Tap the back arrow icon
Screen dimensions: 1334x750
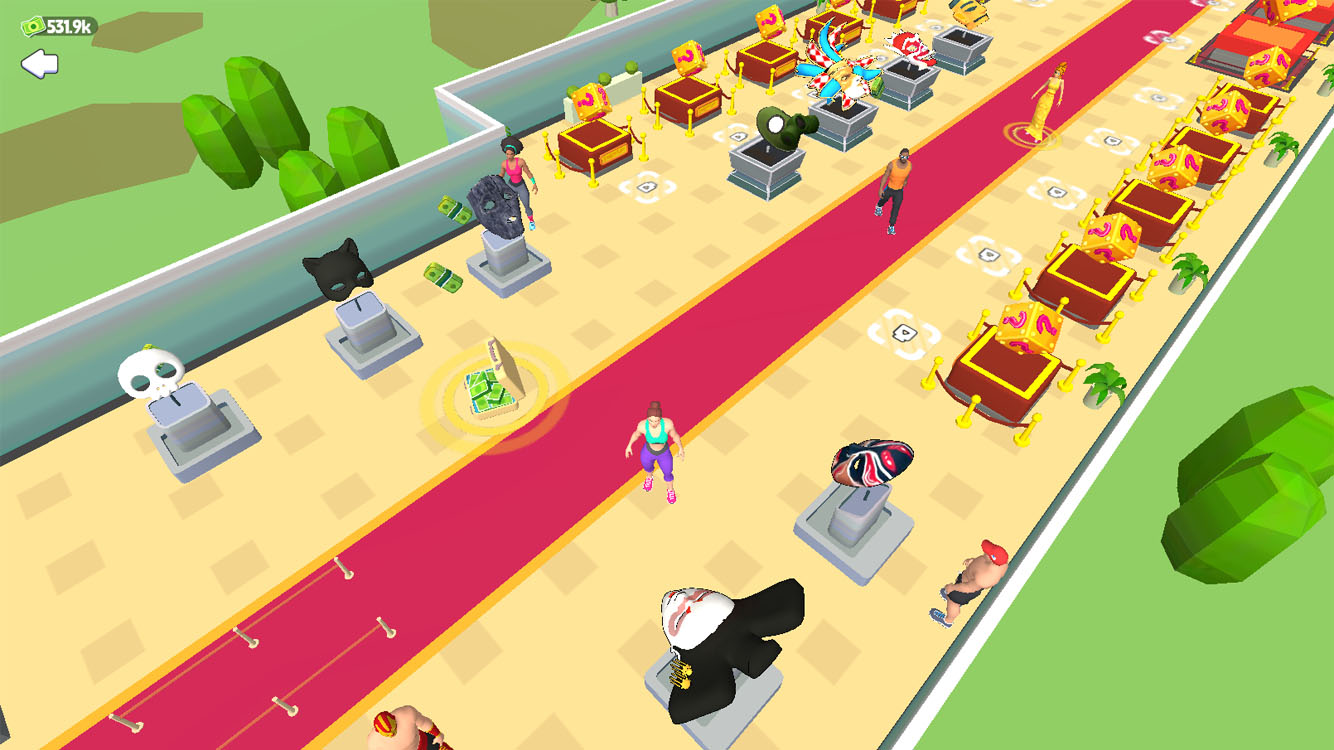point(38,67)
